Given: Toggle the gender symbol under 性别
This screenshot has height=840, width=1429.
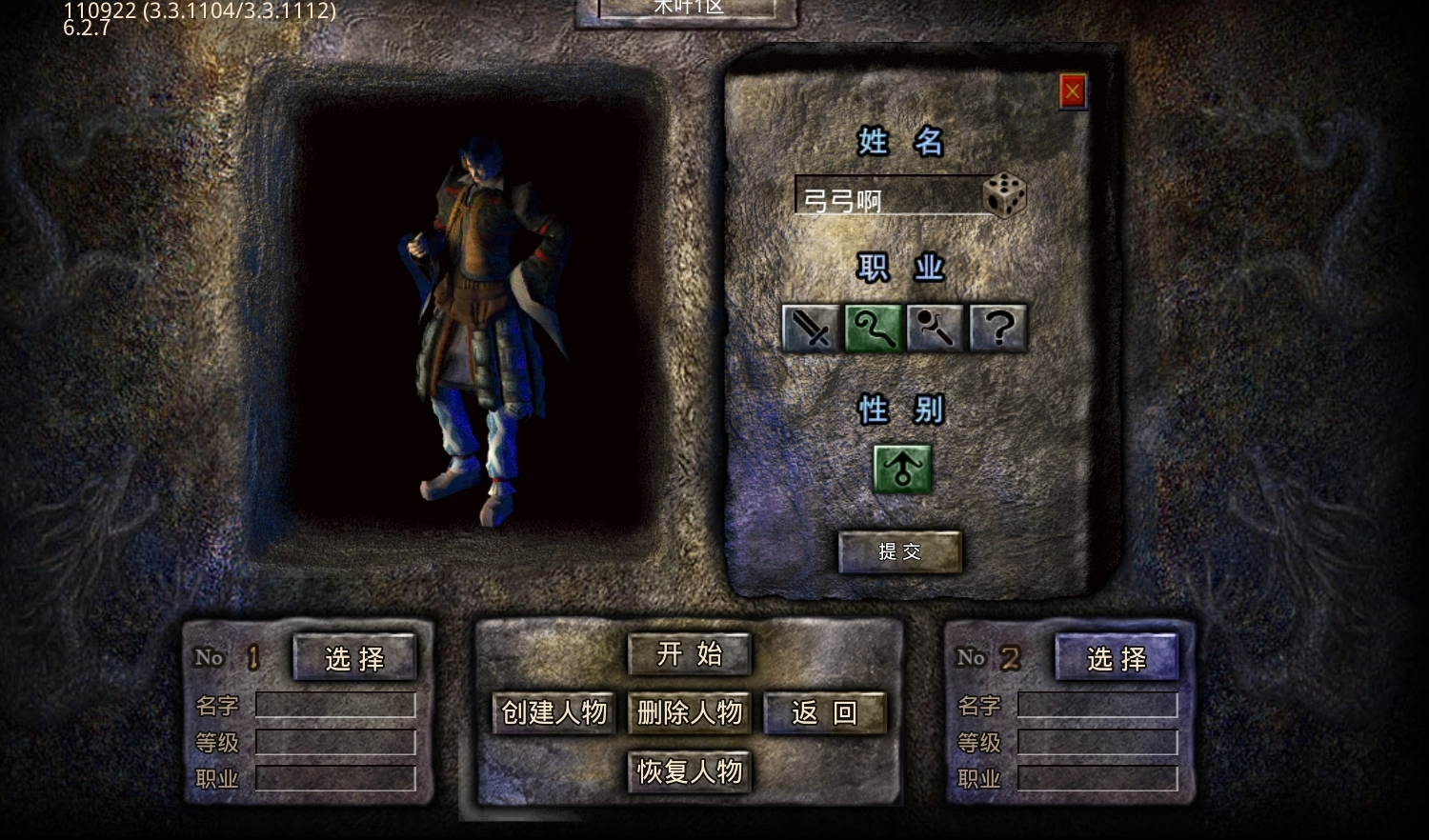Looking at the screenshot, I should (901, 468).
